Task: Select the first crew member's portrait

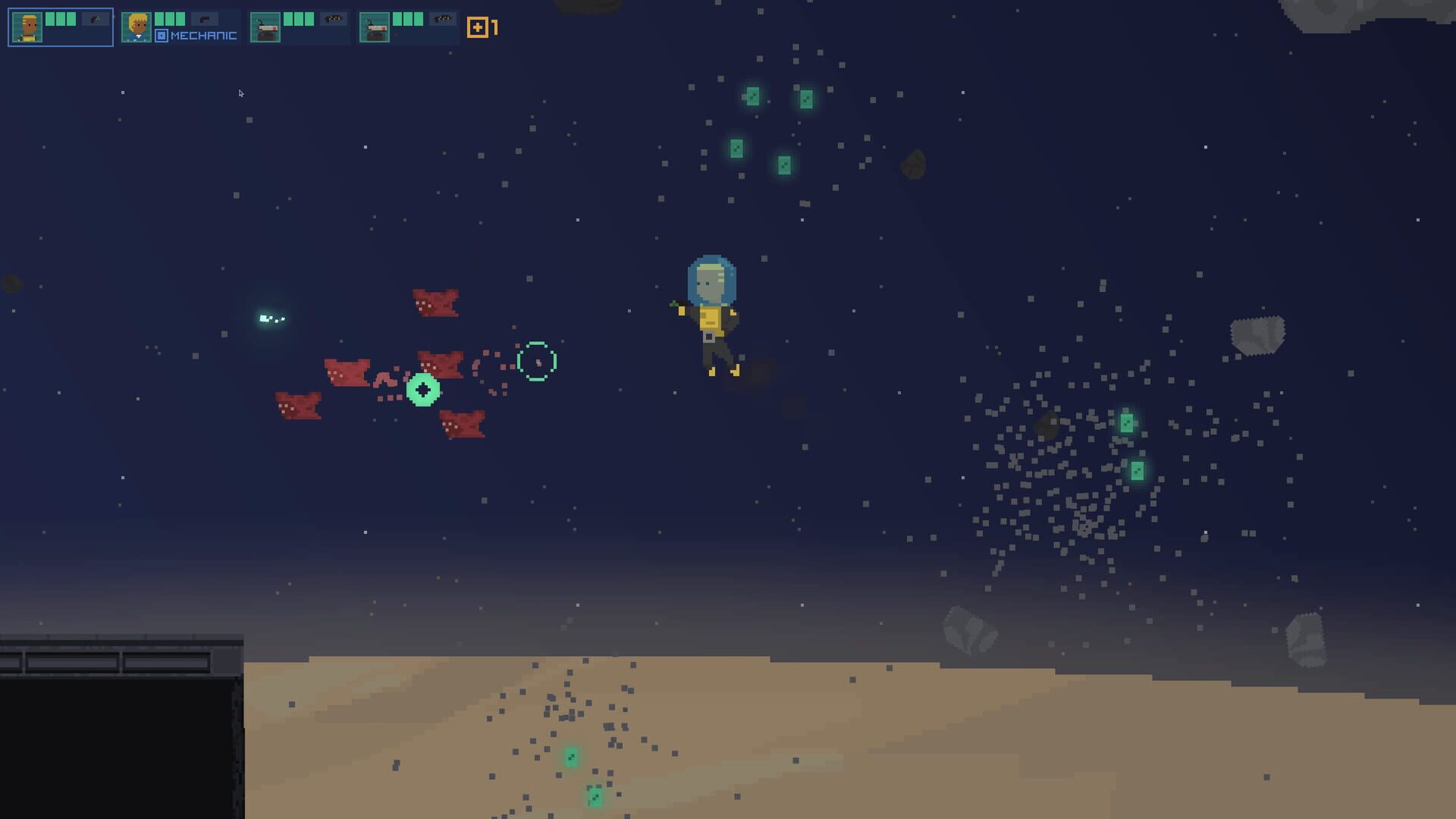Action: pyautogui.click(x=28, y=27)
